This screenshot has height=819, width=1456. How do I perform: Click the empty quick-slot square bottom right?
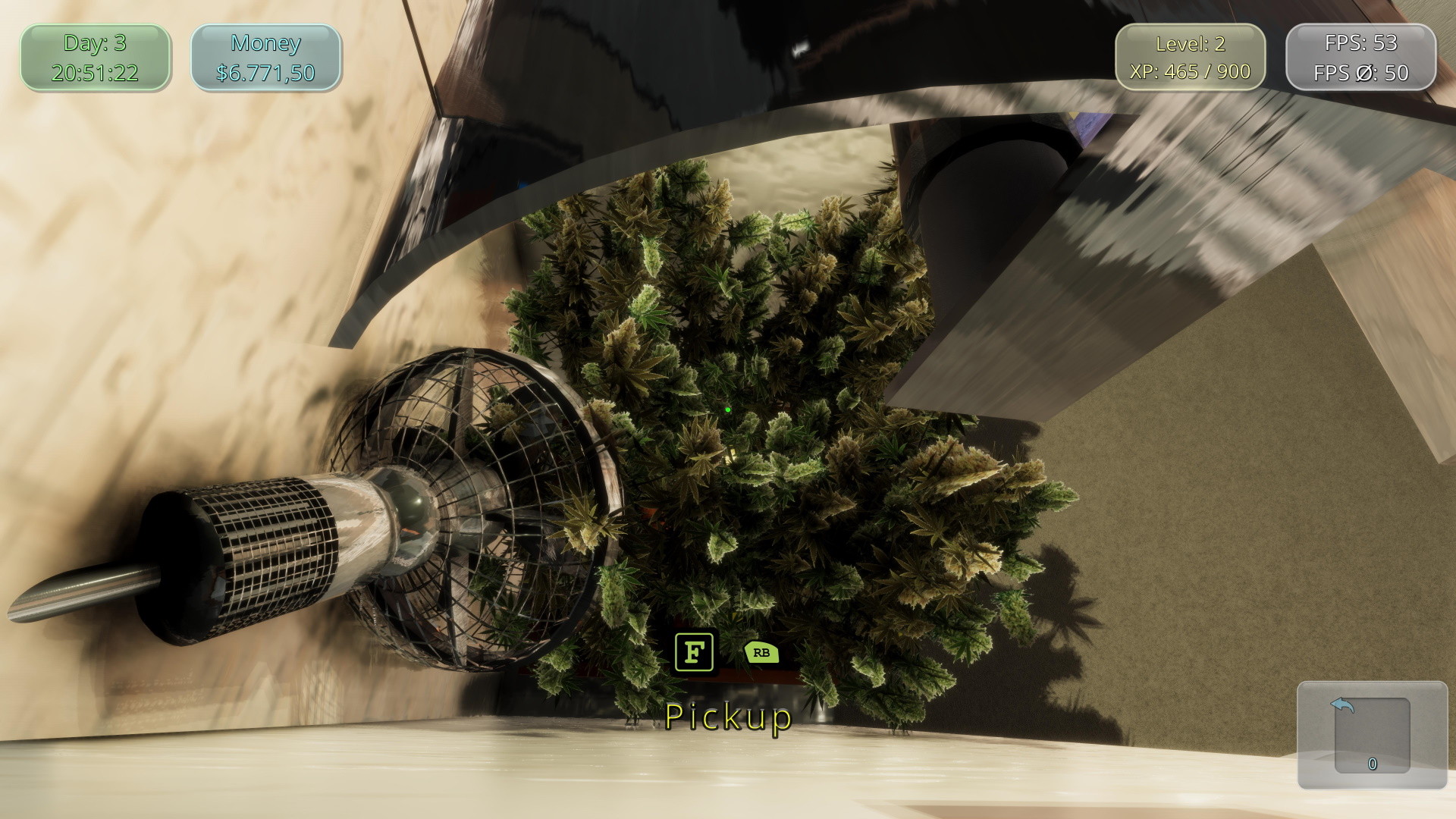point(1373,736)
